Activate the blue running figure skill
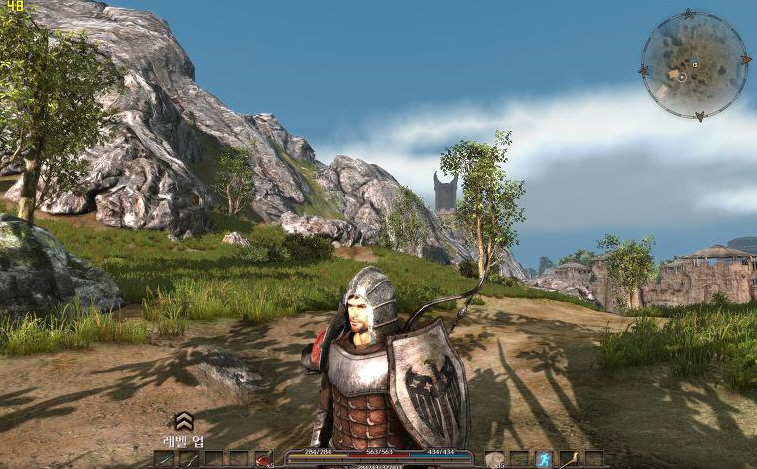 coord(544,460)
